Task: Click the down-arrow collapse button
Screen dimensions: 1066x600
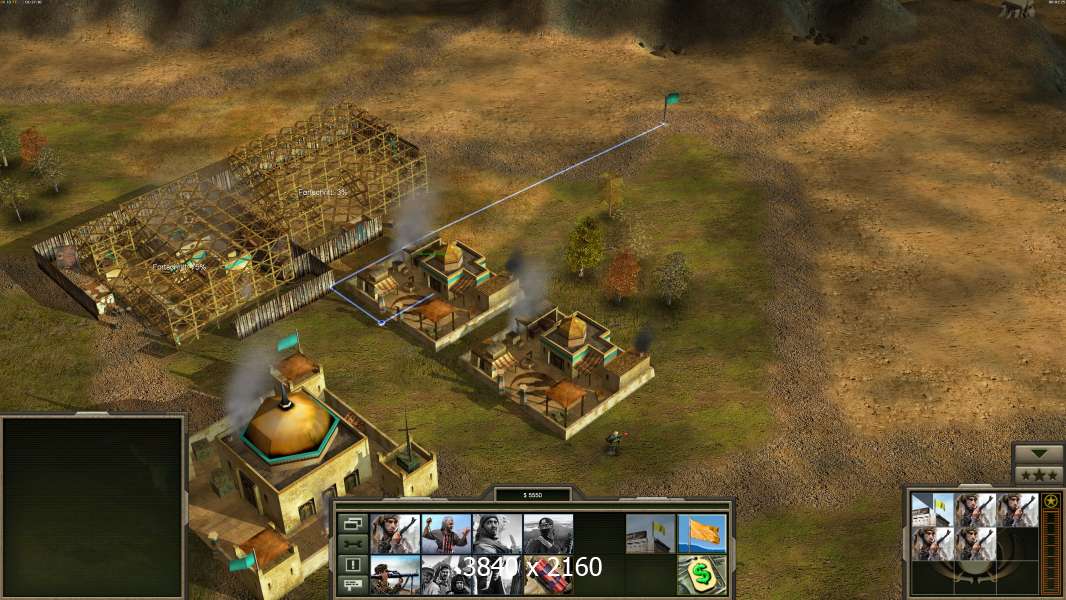Action: pyautogui.click(x=1038, y=454)
